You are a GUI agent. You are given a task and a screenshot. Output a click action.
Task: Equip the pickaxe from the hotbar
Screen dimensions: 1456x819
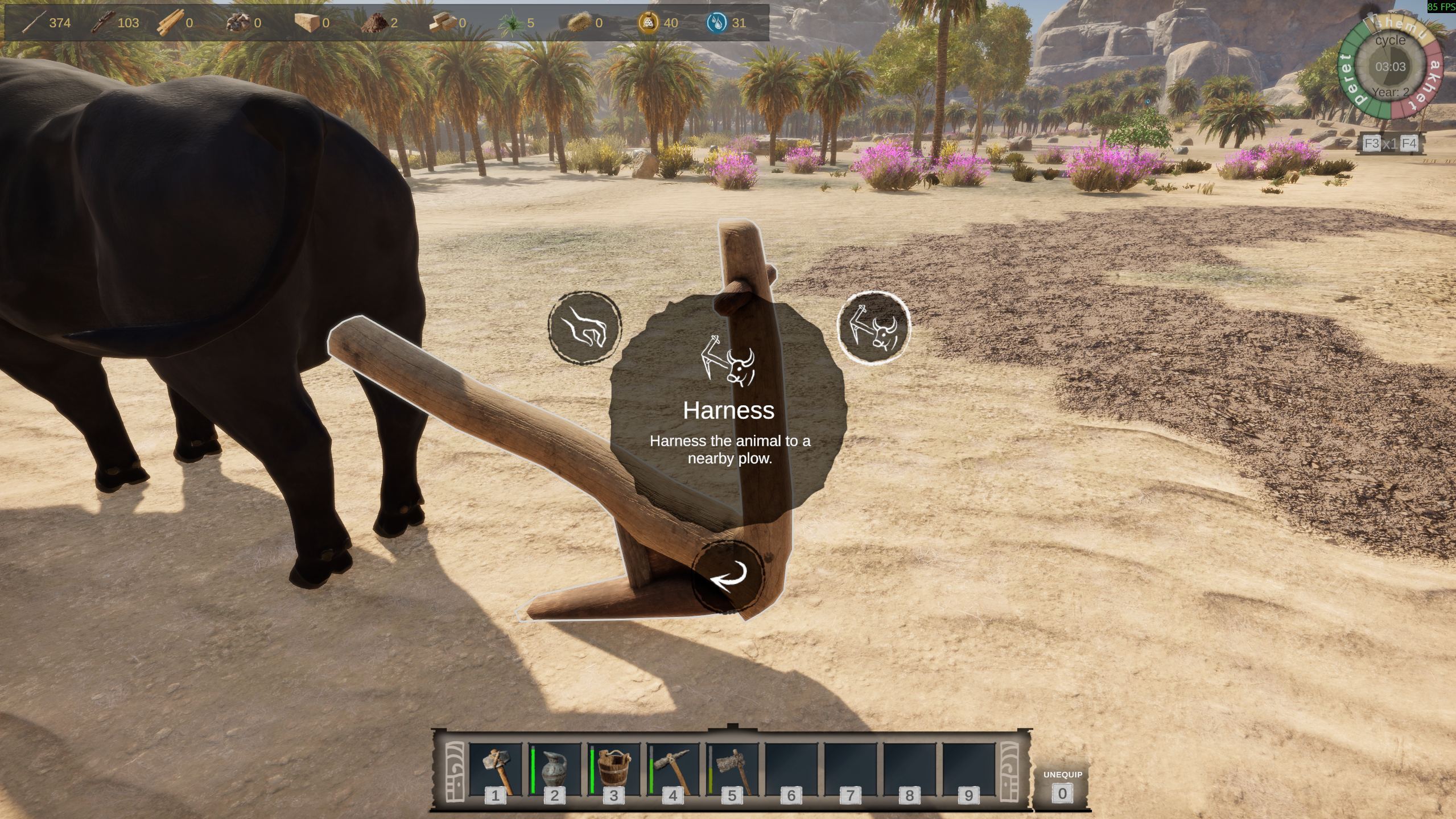(x=673, y=771)
